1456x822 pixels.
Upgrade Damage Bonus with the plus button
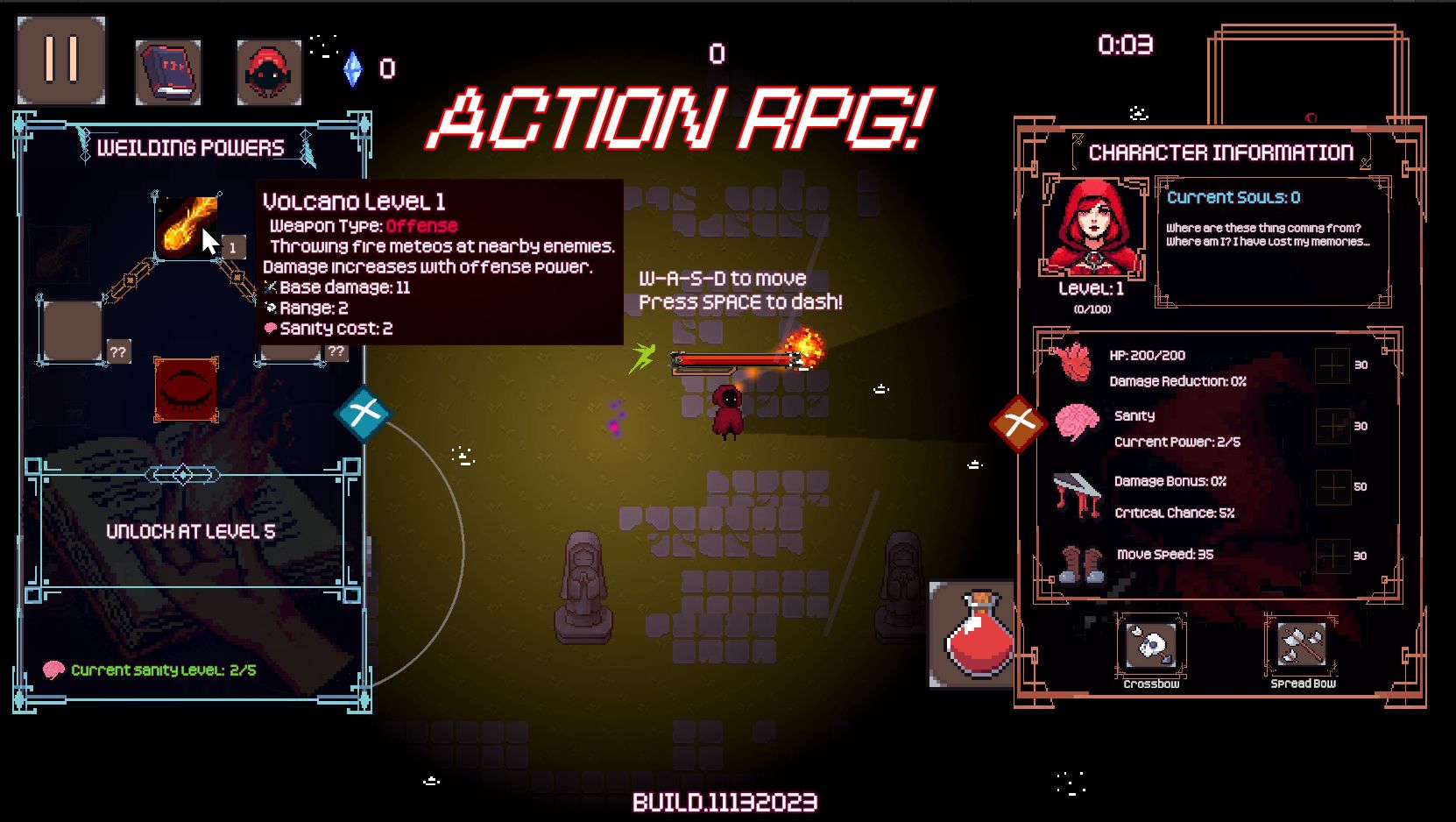click(x=1332, y=486)
